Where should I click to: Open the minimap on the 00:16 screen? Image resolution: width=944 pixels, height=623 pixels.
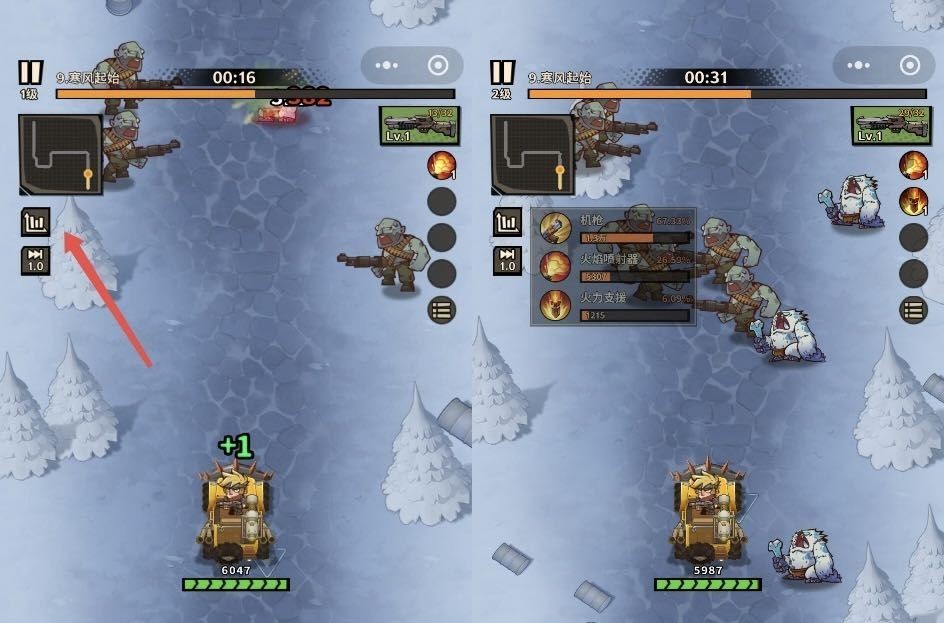click(x=60, y=153)
